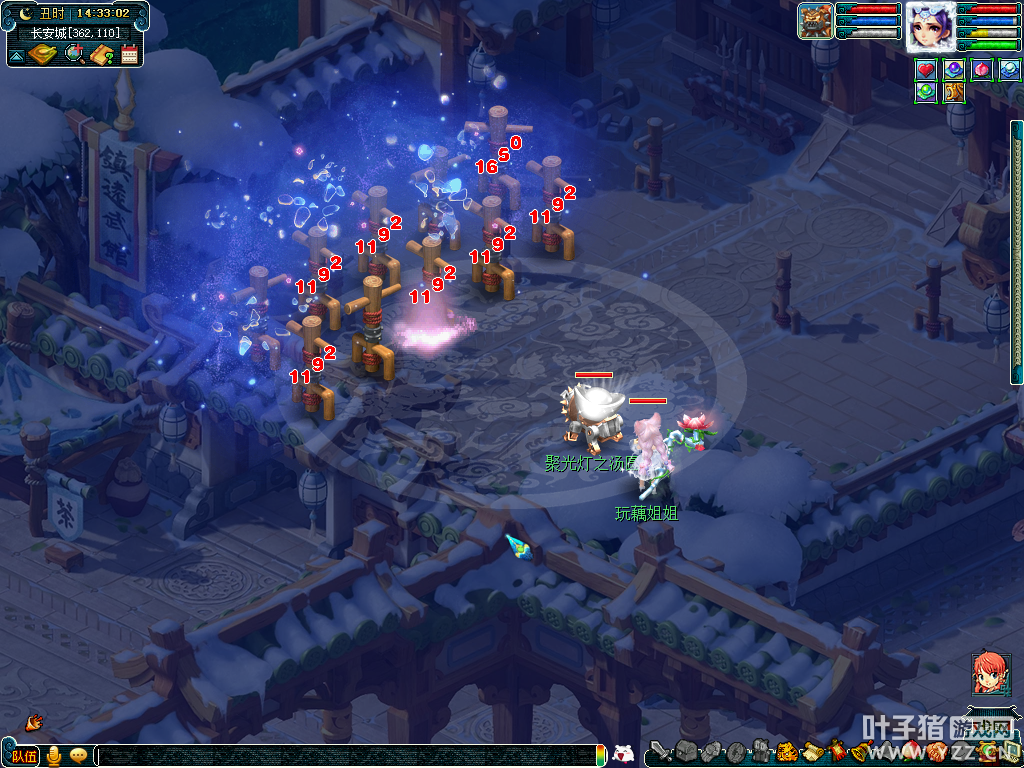This screenshot has width=1024, height=768.
Task: Open the purple-haired character portrait
Action: [x=929, y=27]
